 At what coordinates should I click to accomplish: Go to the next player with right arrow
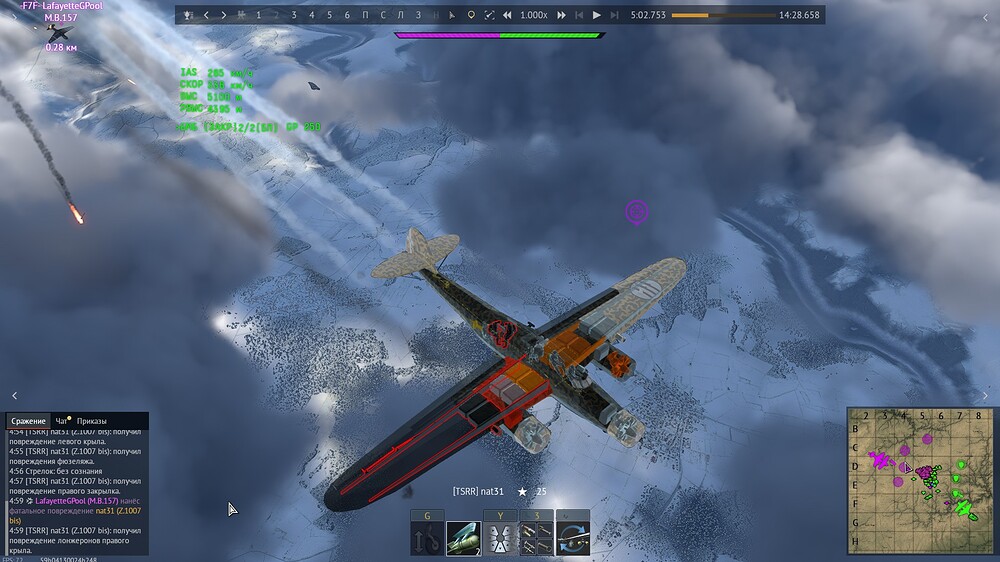pyautogui.click(x=223, y=15)
